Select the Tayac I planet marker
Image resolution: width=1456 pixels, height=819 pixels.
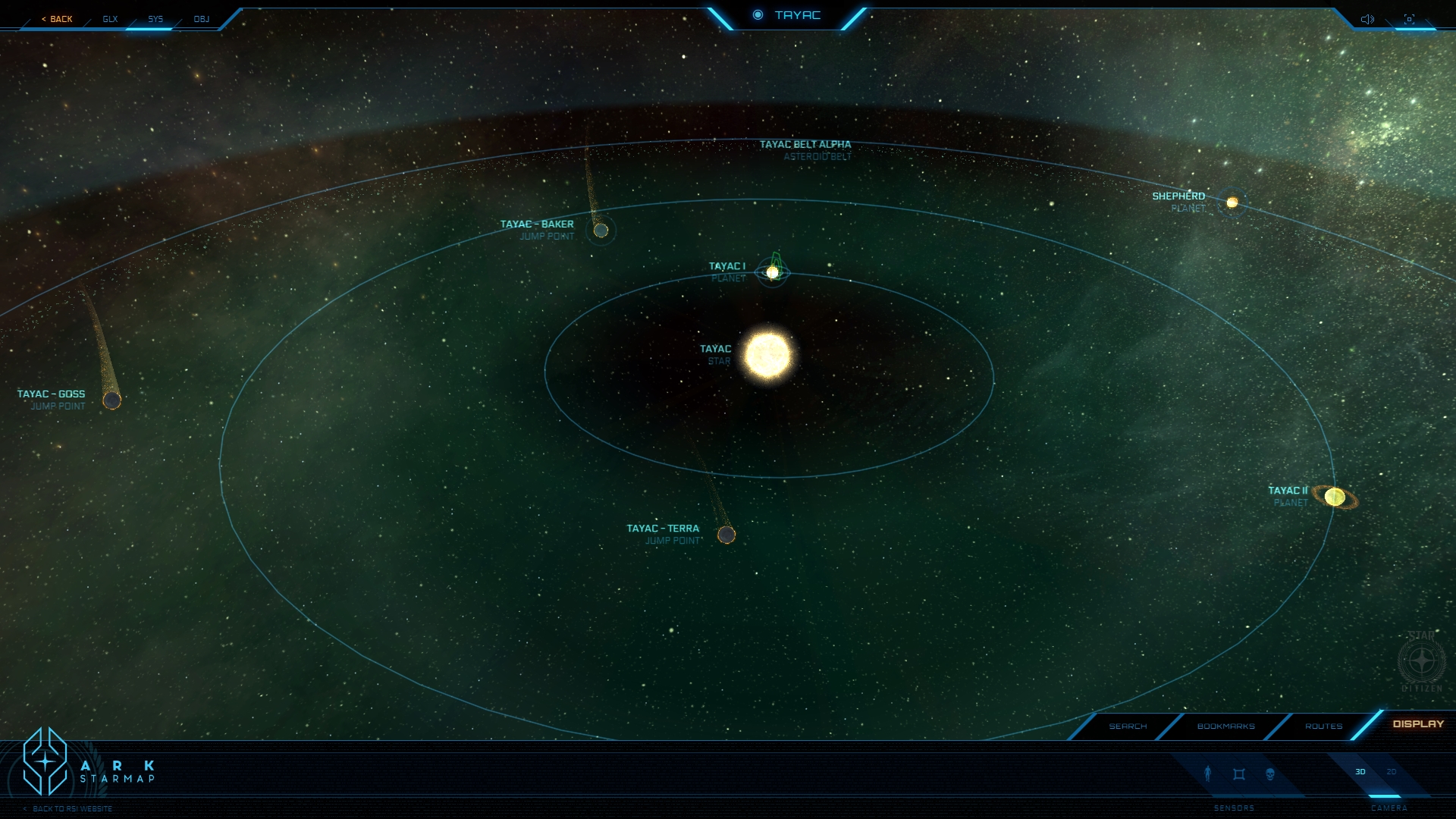coord(773,272)
